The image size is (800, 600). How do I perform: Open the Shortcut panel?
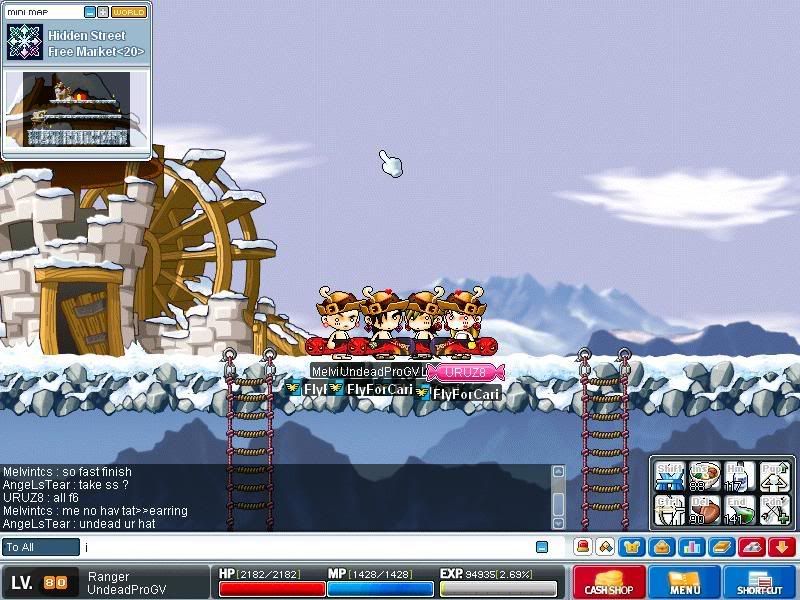pos(760,582)
